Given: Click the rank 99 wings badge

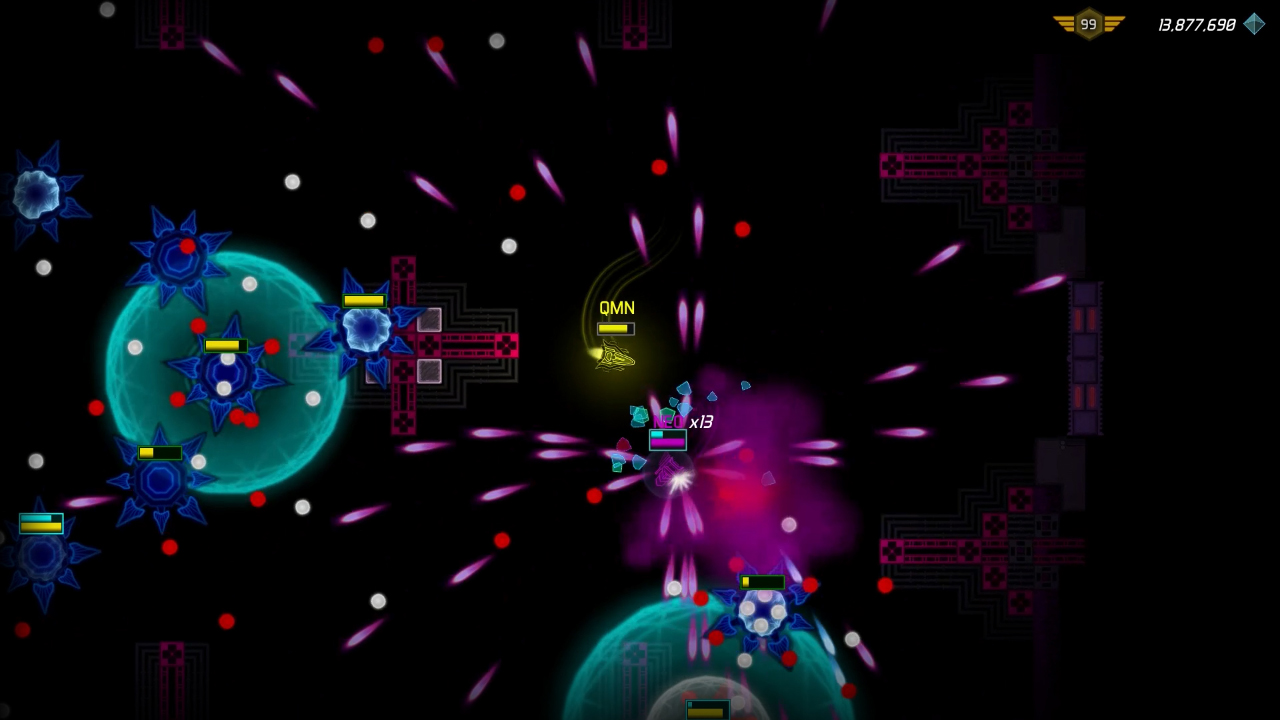Looking at the screenshot, I should click(x=1087, y=23).
